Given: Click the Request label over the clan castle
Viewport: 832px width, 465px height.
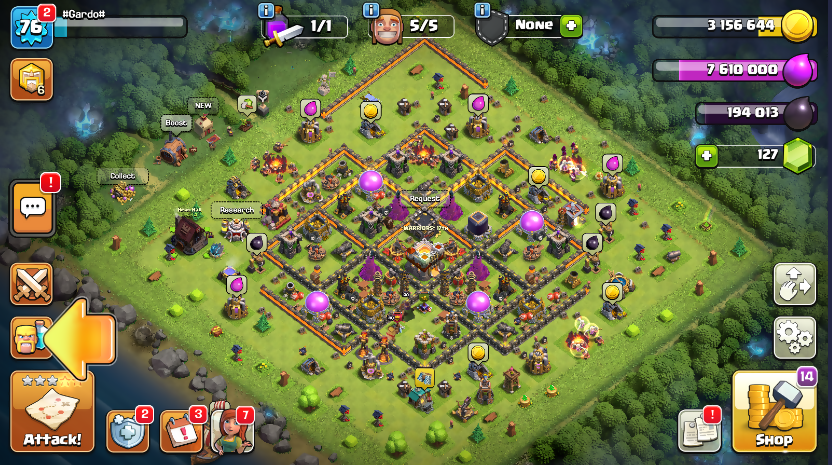Looking at the screenshot, I should pyautogui.click(x=424, y=198).
